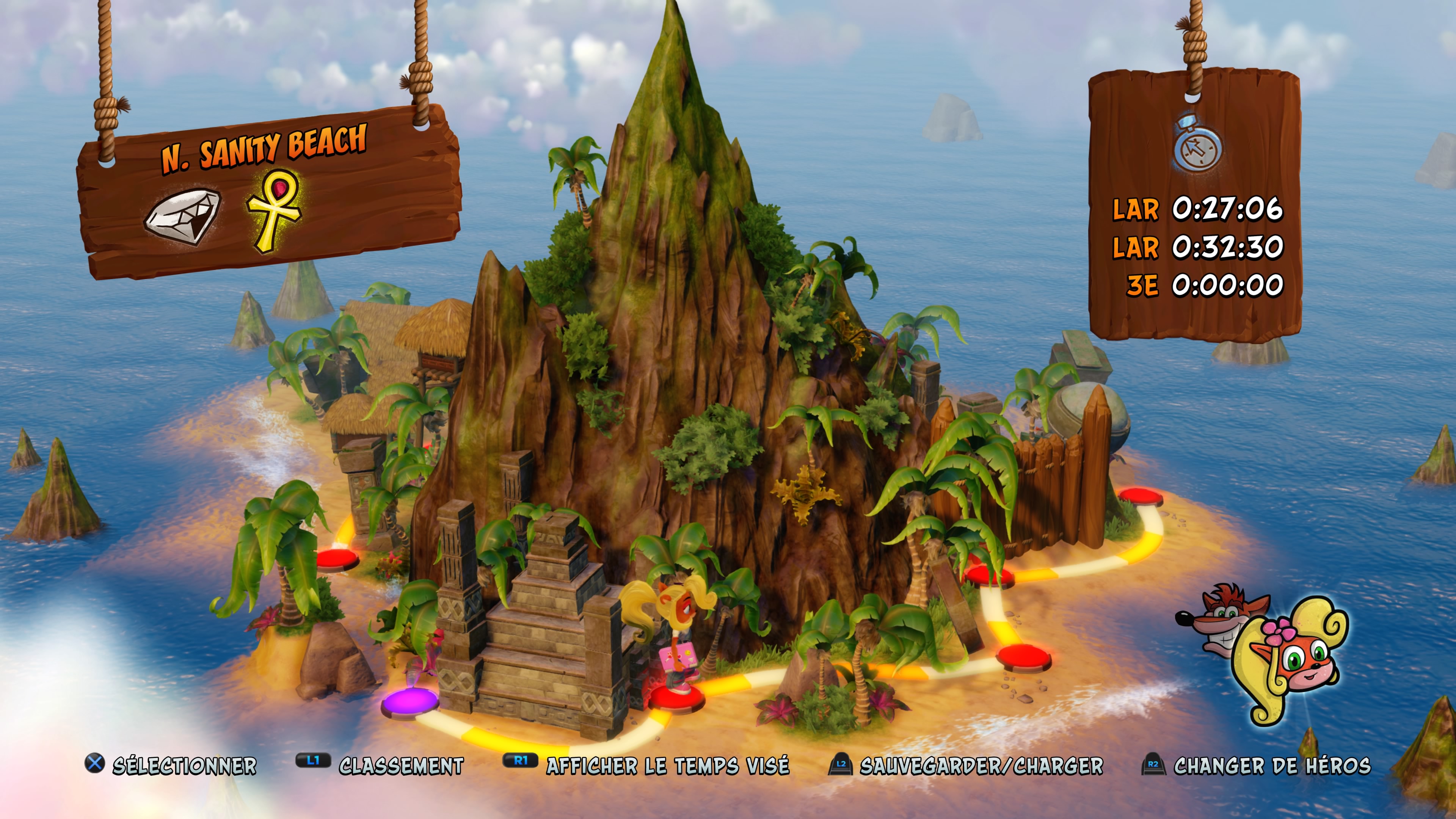Select the golden ankh relic icon
The height and width of the screenshot is (819, 1456).
275,211
